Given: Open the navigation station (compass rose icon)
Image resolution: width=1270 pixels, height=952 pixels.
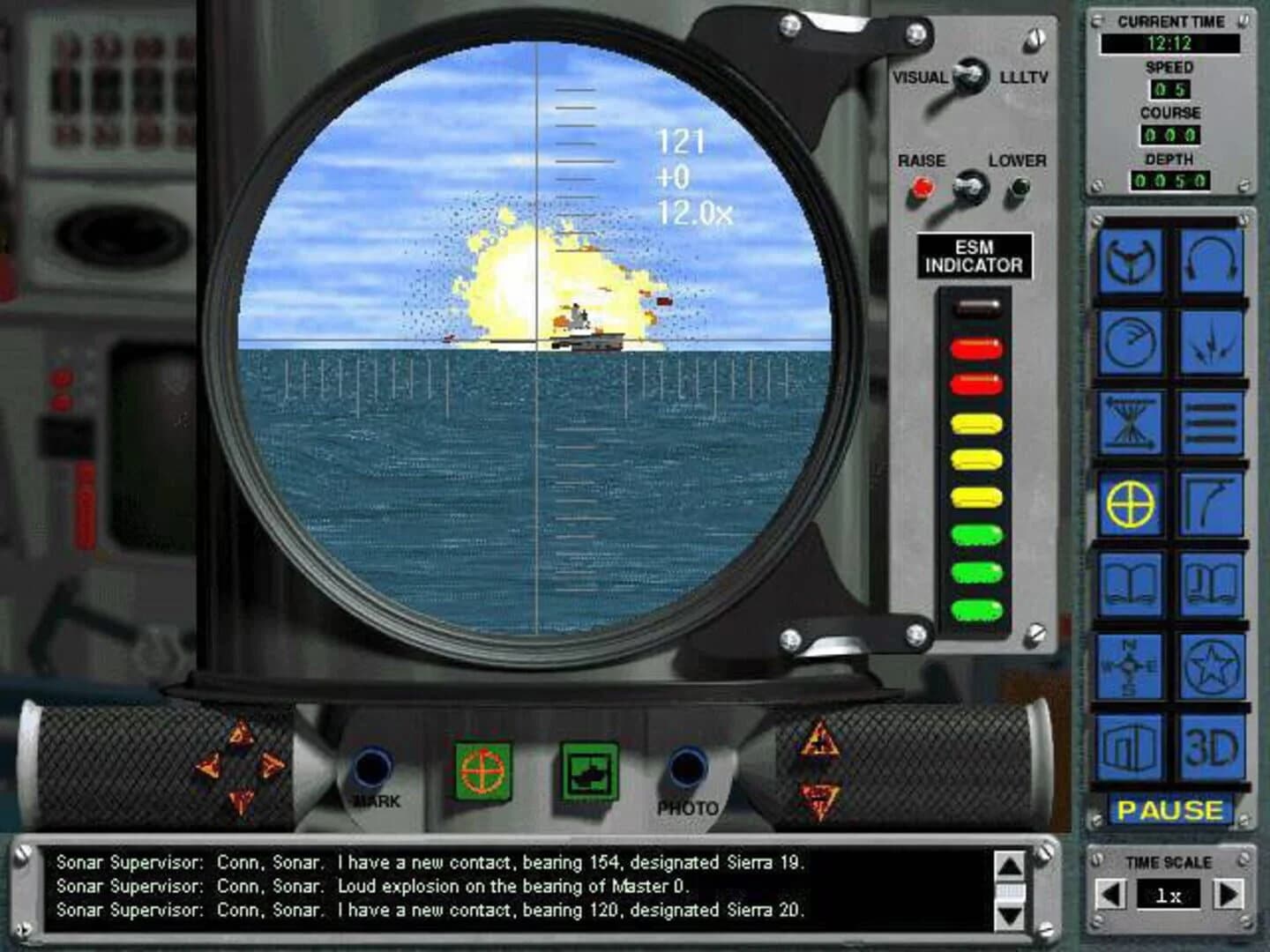Looking at the screenshot, I should [x=1130, y=668].
